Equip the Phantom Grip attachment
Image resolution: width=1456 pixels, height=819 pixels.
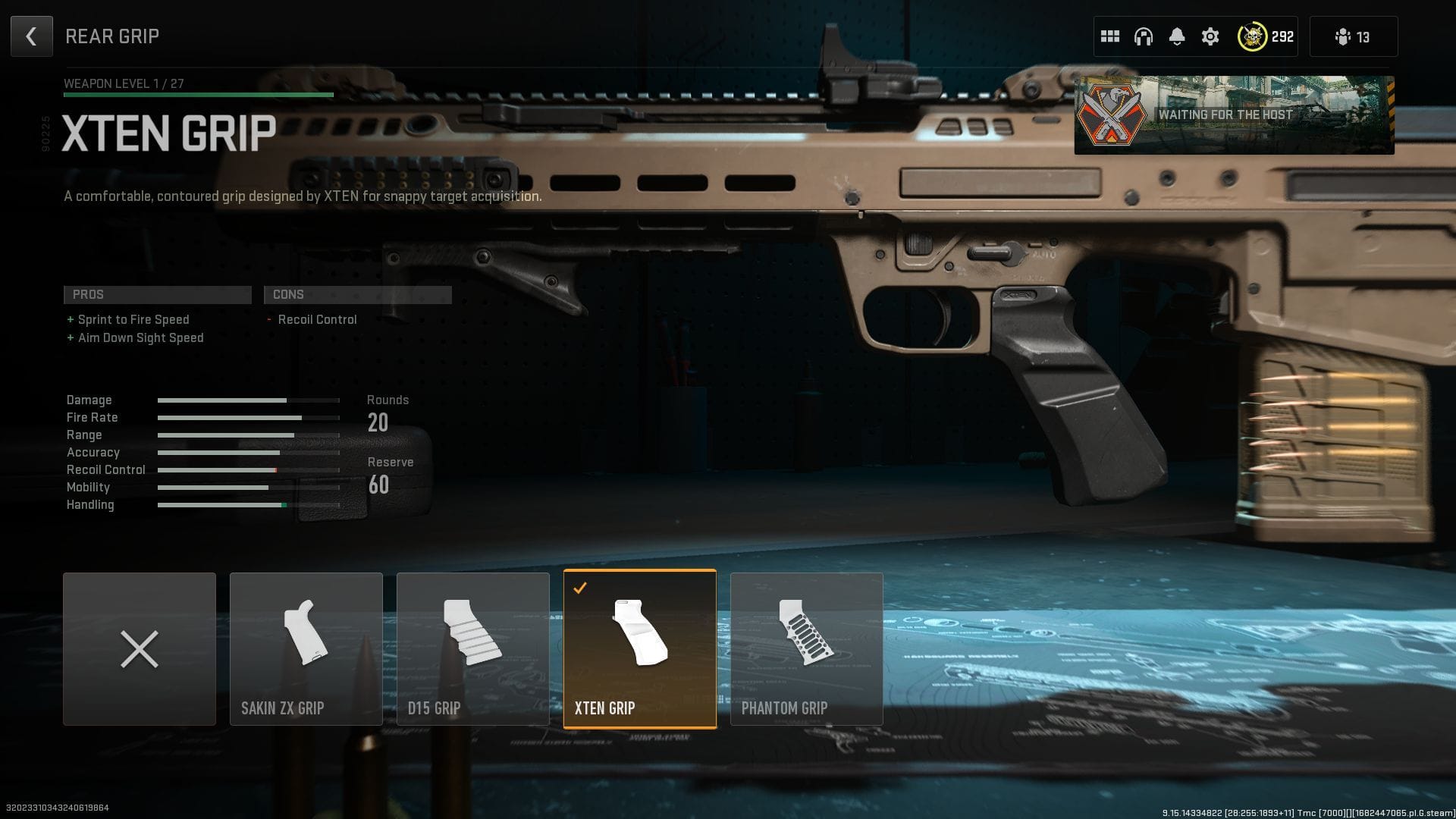coord(806,648)
